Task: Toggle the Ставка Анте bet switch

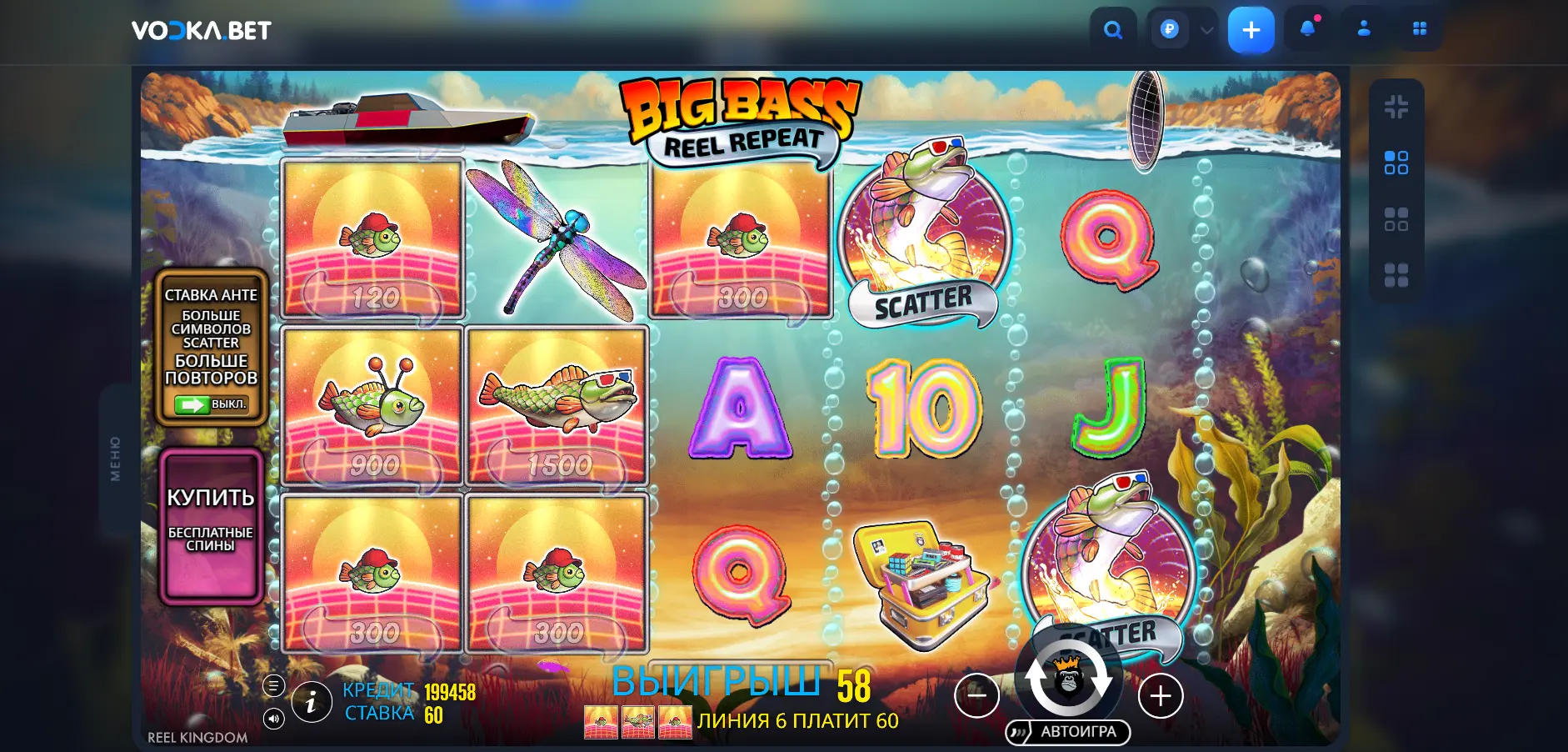Action: [211, 404]
